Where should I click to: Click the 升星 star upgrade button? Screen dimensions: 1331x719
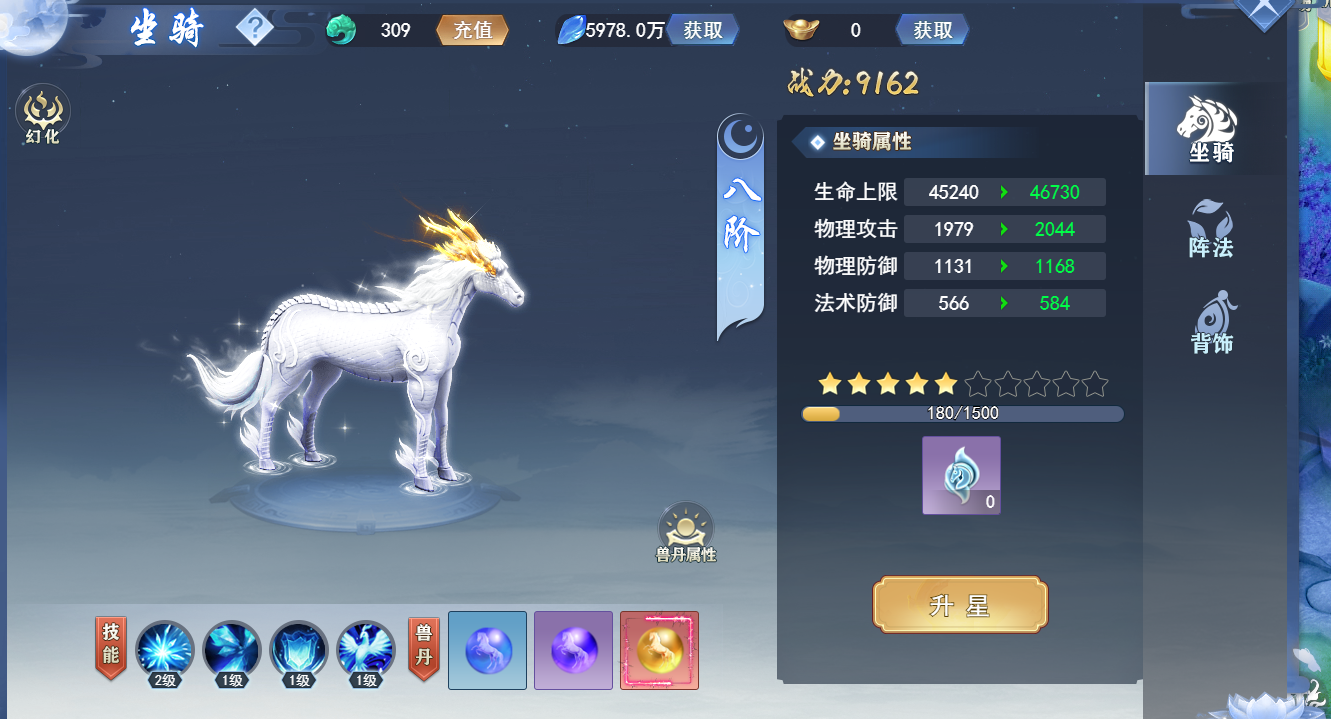pyautogui.click(x=960, y=605)
